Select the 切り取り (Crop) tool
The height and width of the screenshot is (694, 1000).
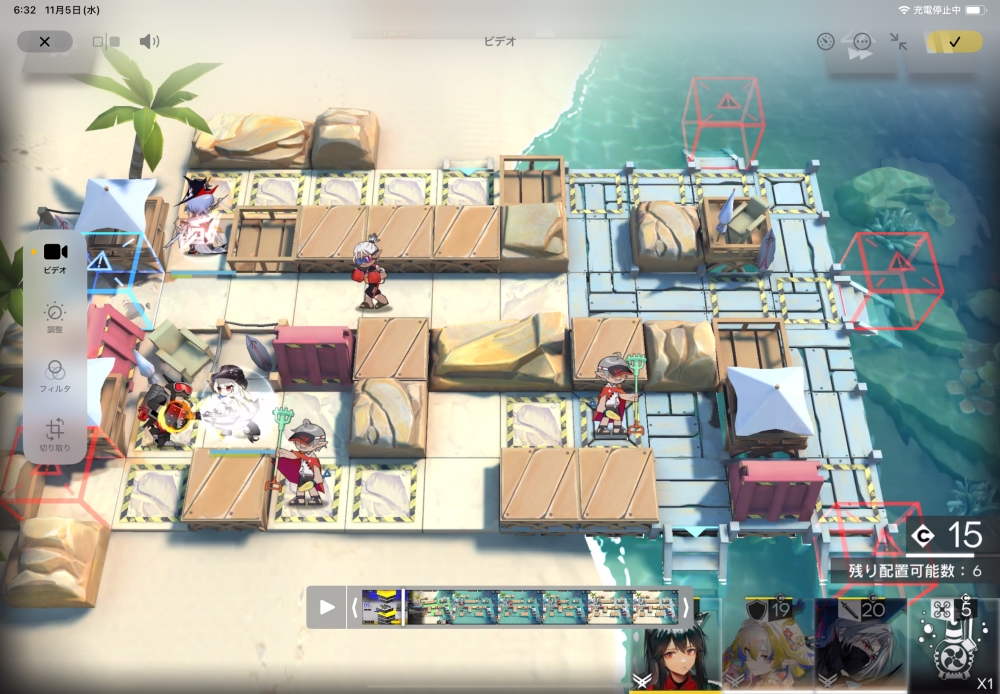(x=55, y=432)
